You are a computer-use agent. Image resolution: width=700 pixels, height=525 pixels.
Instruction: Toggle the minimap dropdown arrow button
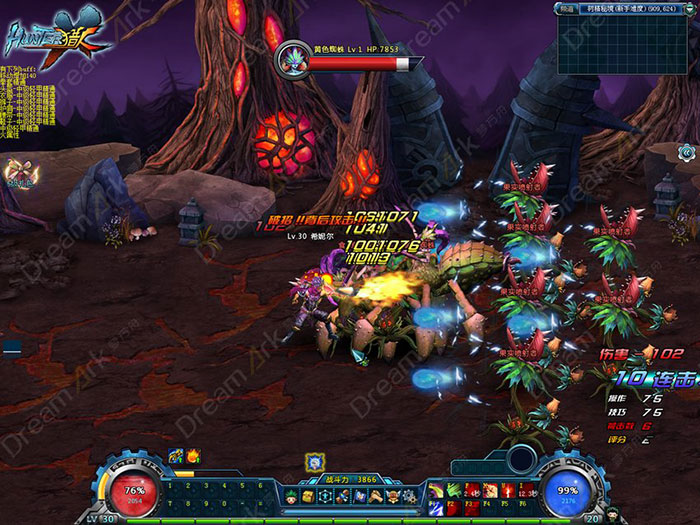pos(688,8)
